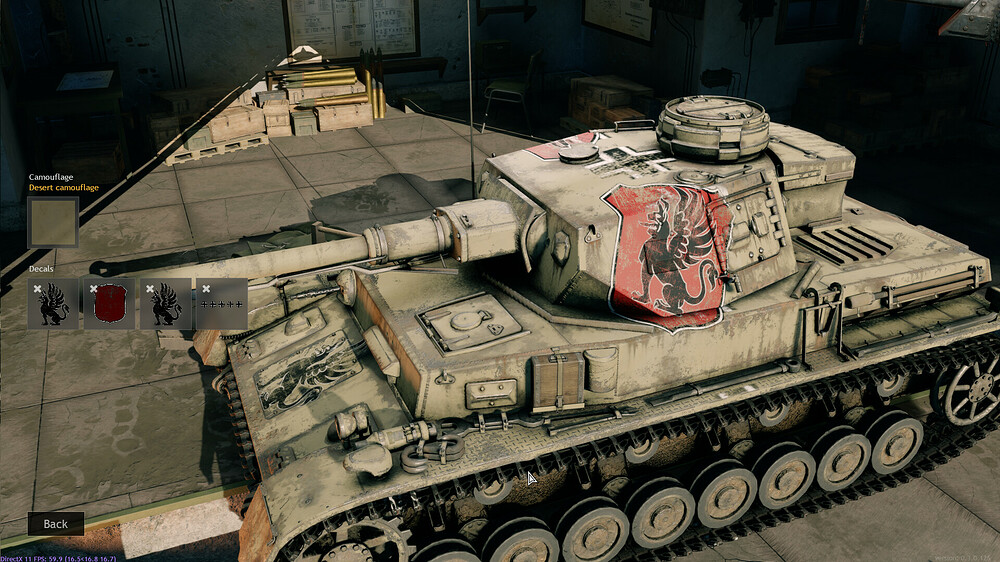1000x562 pixels.
Task: Remove the red shield decal via its X
Action: click(x=94, y=289)
